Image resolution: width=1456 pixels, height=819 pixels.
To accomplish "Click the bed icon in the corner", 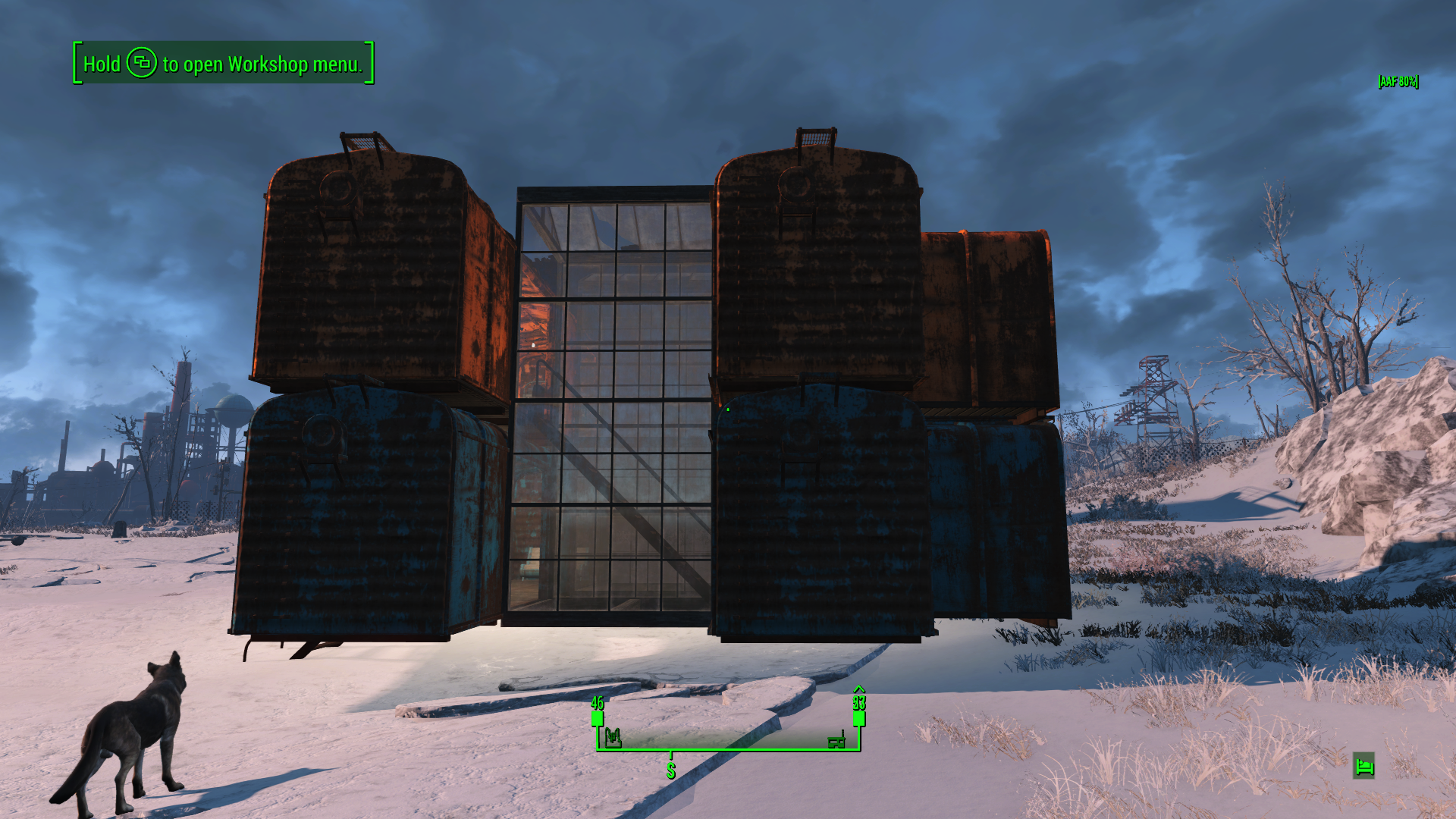I will [1363, 766].
